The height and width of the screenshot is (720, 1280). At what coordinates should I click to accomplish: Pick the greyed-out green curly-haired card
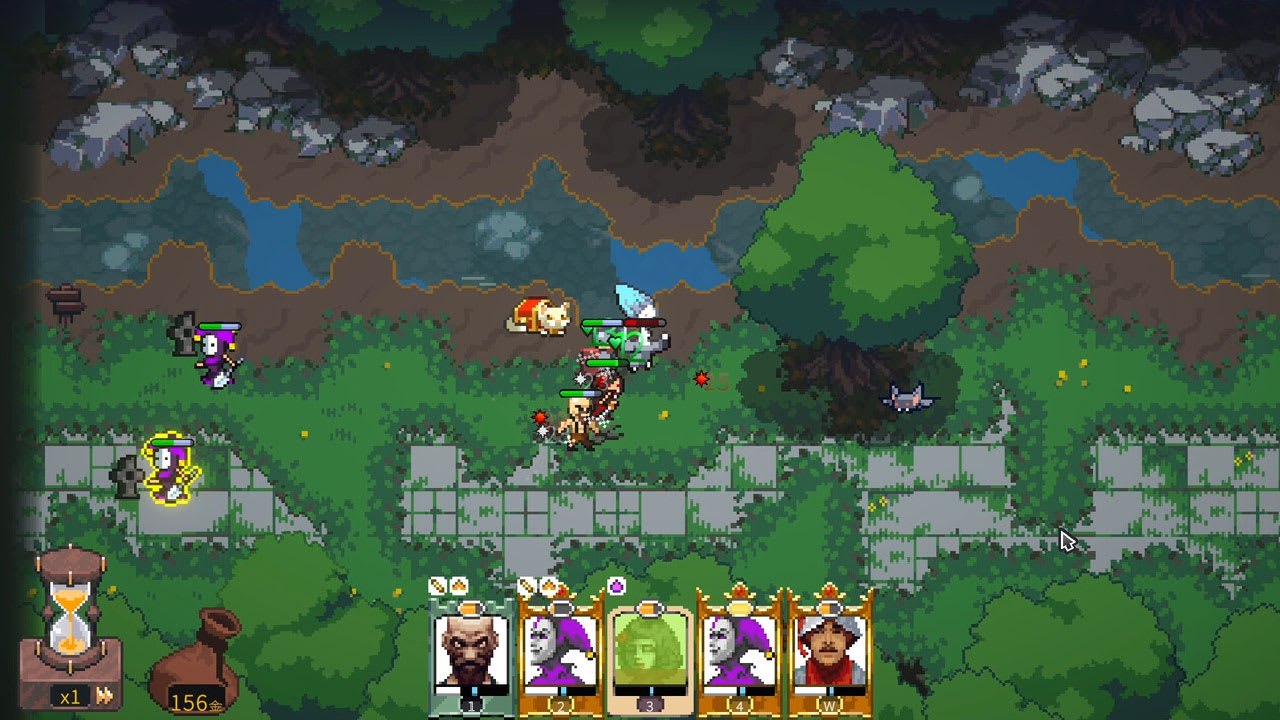point(649,652)
